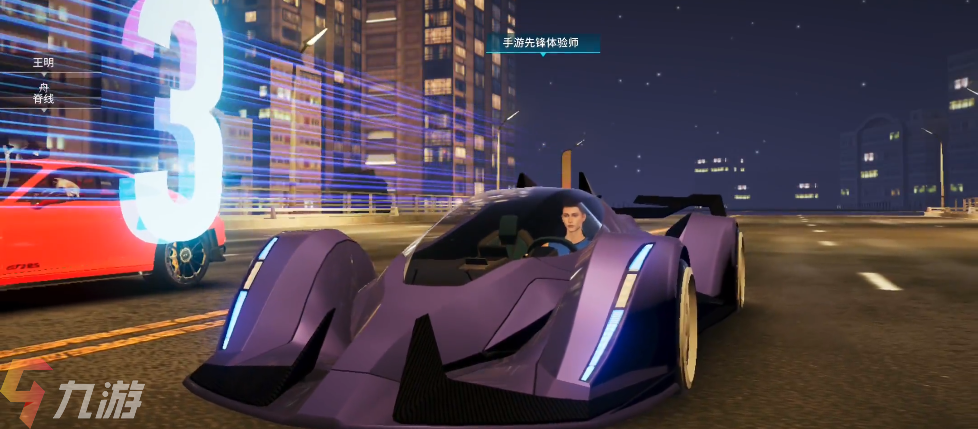Click the 王明 opponent name label
This screenshot has width=978, height=429.
[x=43, y=62]
